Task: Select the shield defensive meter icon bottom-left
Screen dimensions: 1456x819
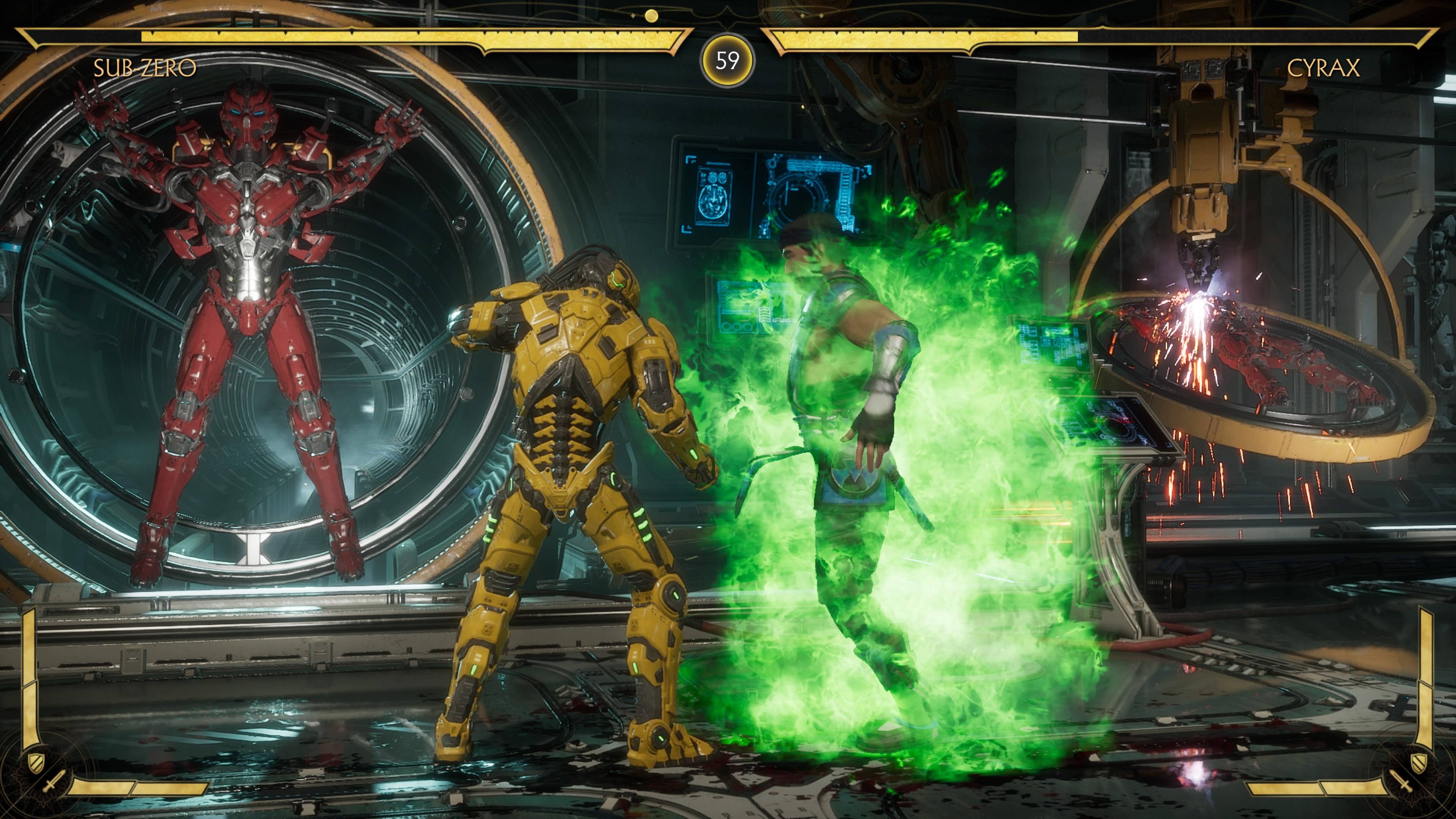Action: coord(35,763)
